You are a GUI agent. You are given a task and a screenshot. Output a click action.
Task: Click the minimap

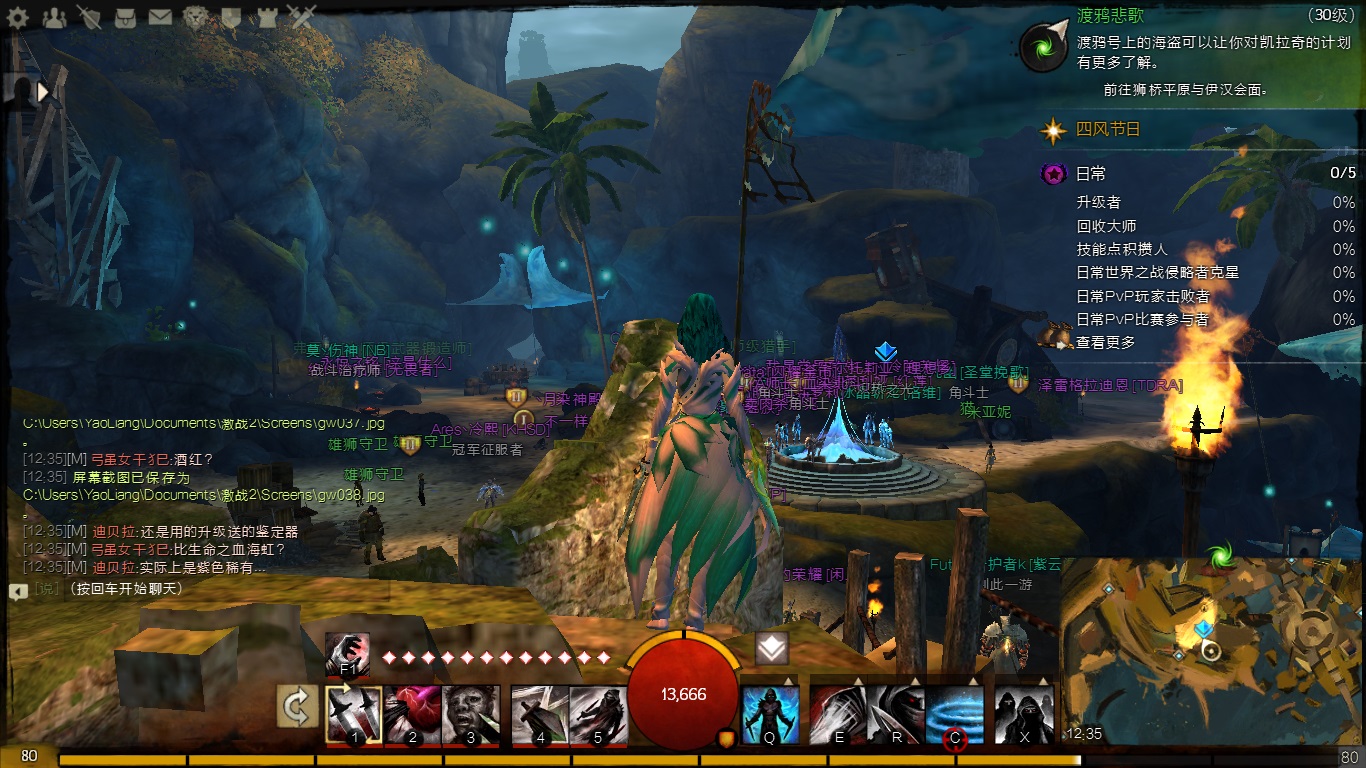[x=1212, y=652]
